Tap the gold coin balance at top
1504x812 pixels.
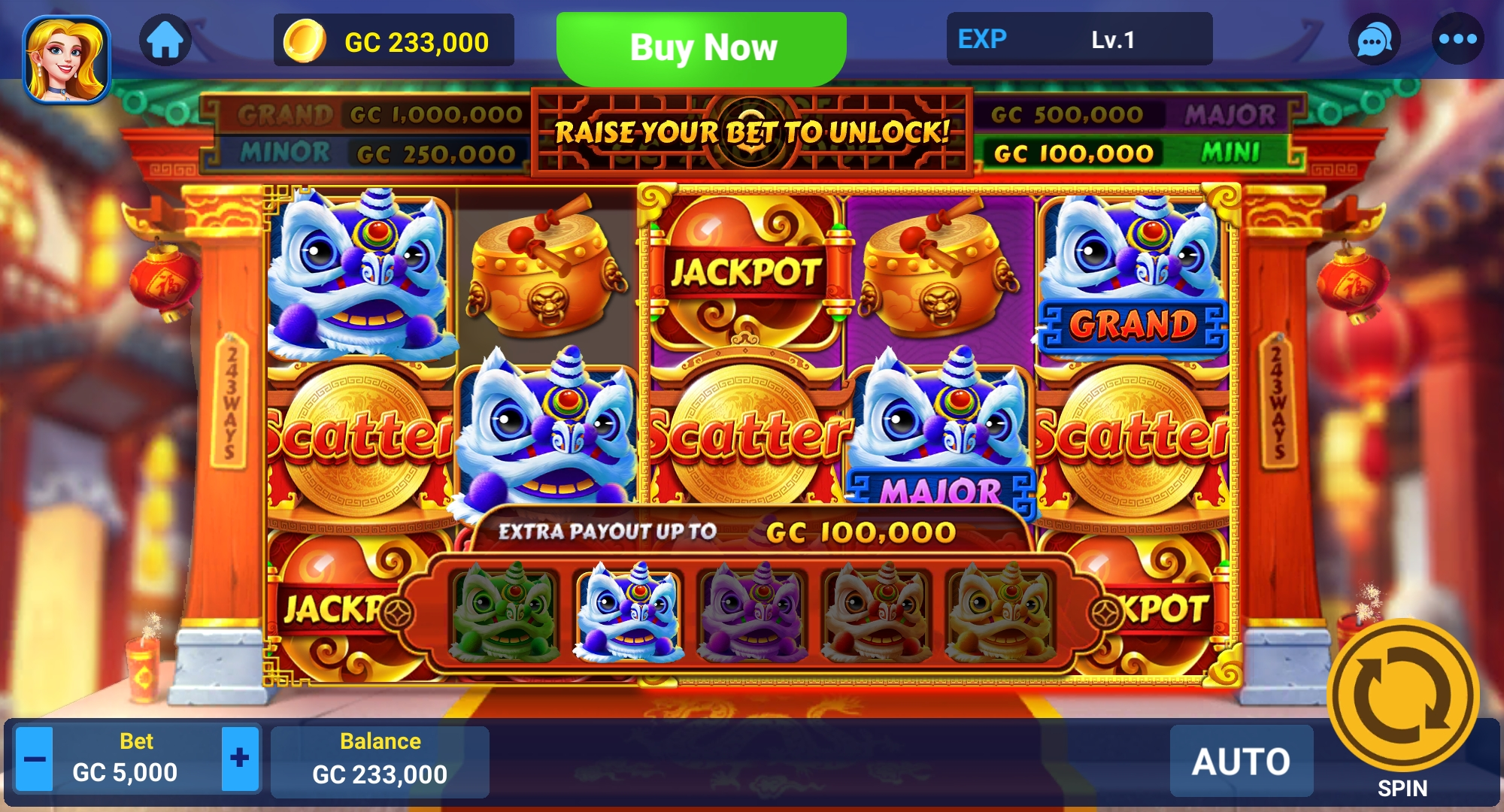[394, 41]
